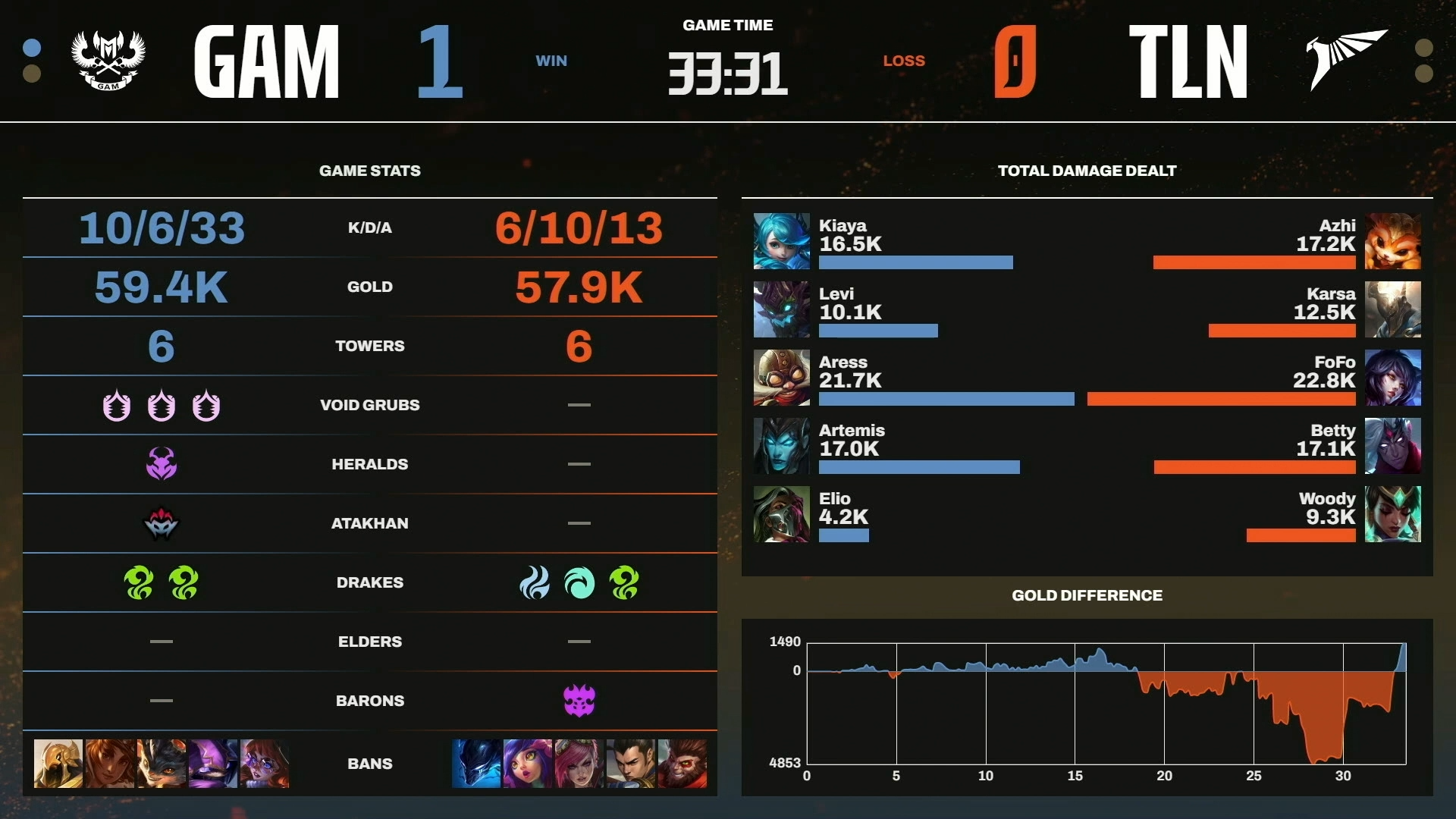Select Elio's Renata Glasc portrait
This screenshot has height=819, width=1456.
[x=781, y=514]
